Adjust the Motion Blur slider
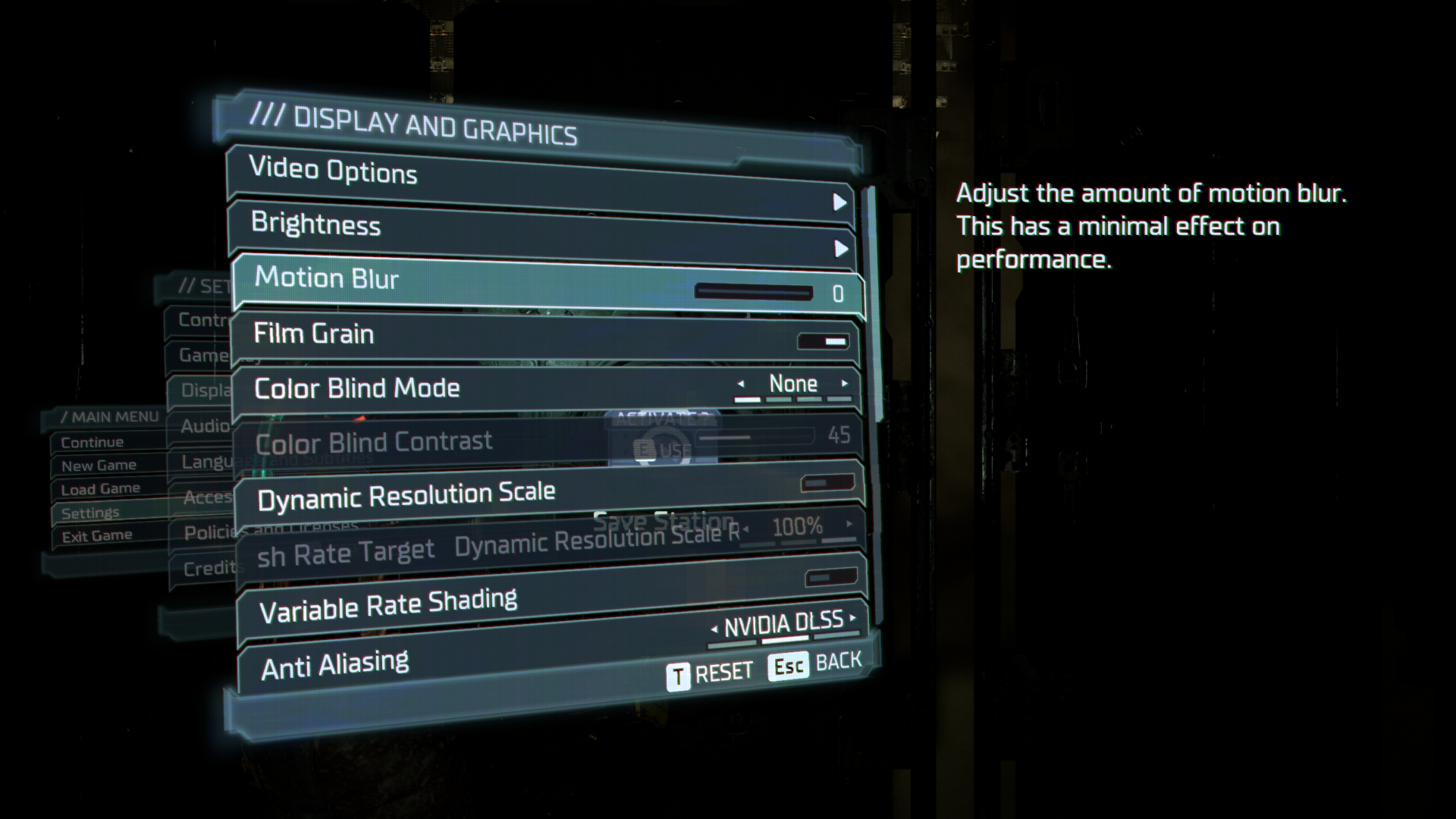This screenshot has height=819, width=1456. [756, 290]
